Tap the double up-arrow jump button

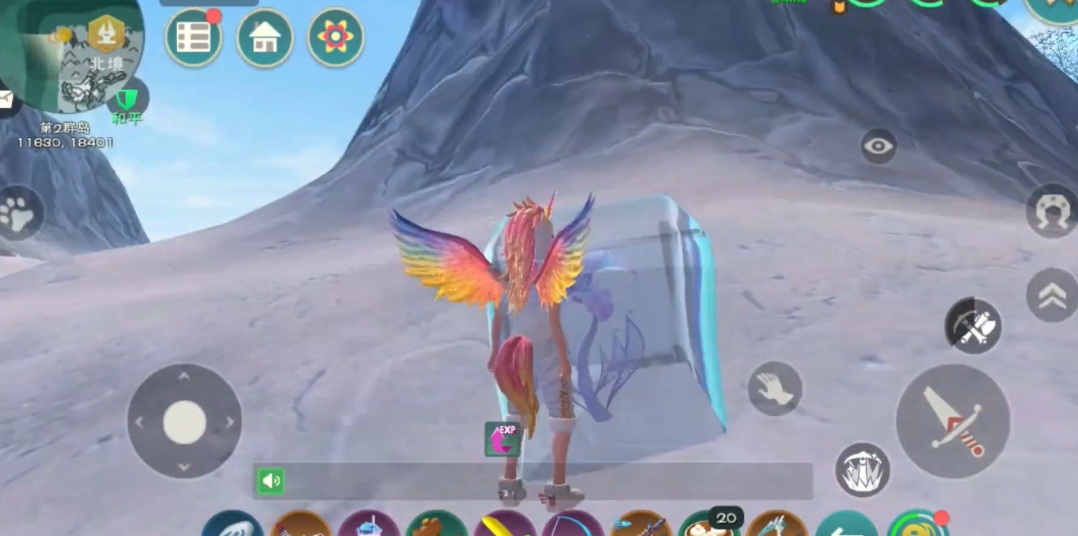click(1051, 294)
